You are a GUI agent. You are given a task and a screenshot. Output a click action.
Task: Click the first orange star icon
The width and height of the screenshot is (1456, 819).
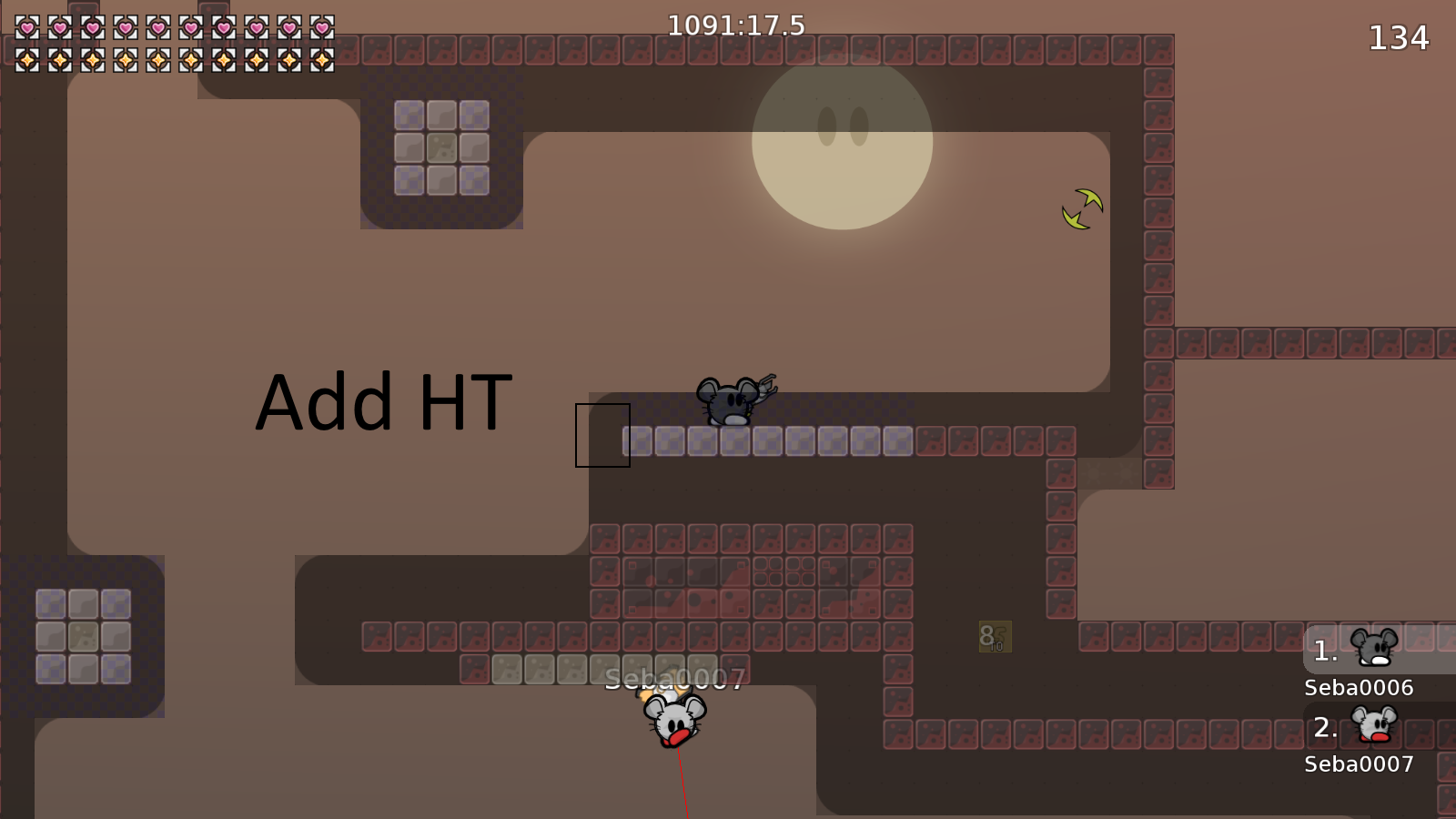(25, 62)
